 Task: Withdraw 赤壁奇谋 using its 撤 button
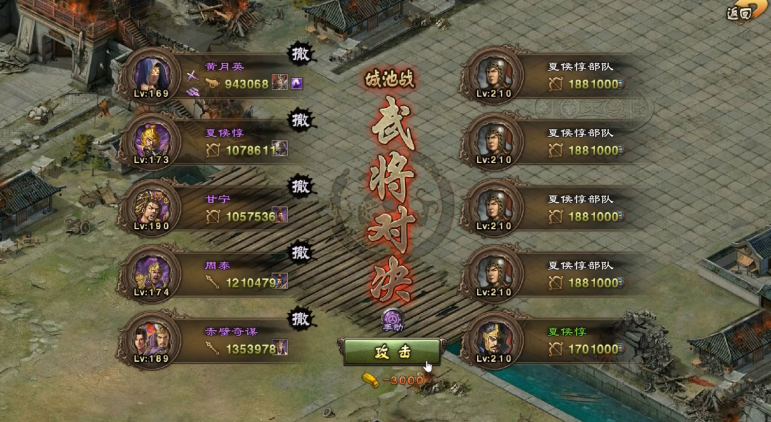click(300, 319)
